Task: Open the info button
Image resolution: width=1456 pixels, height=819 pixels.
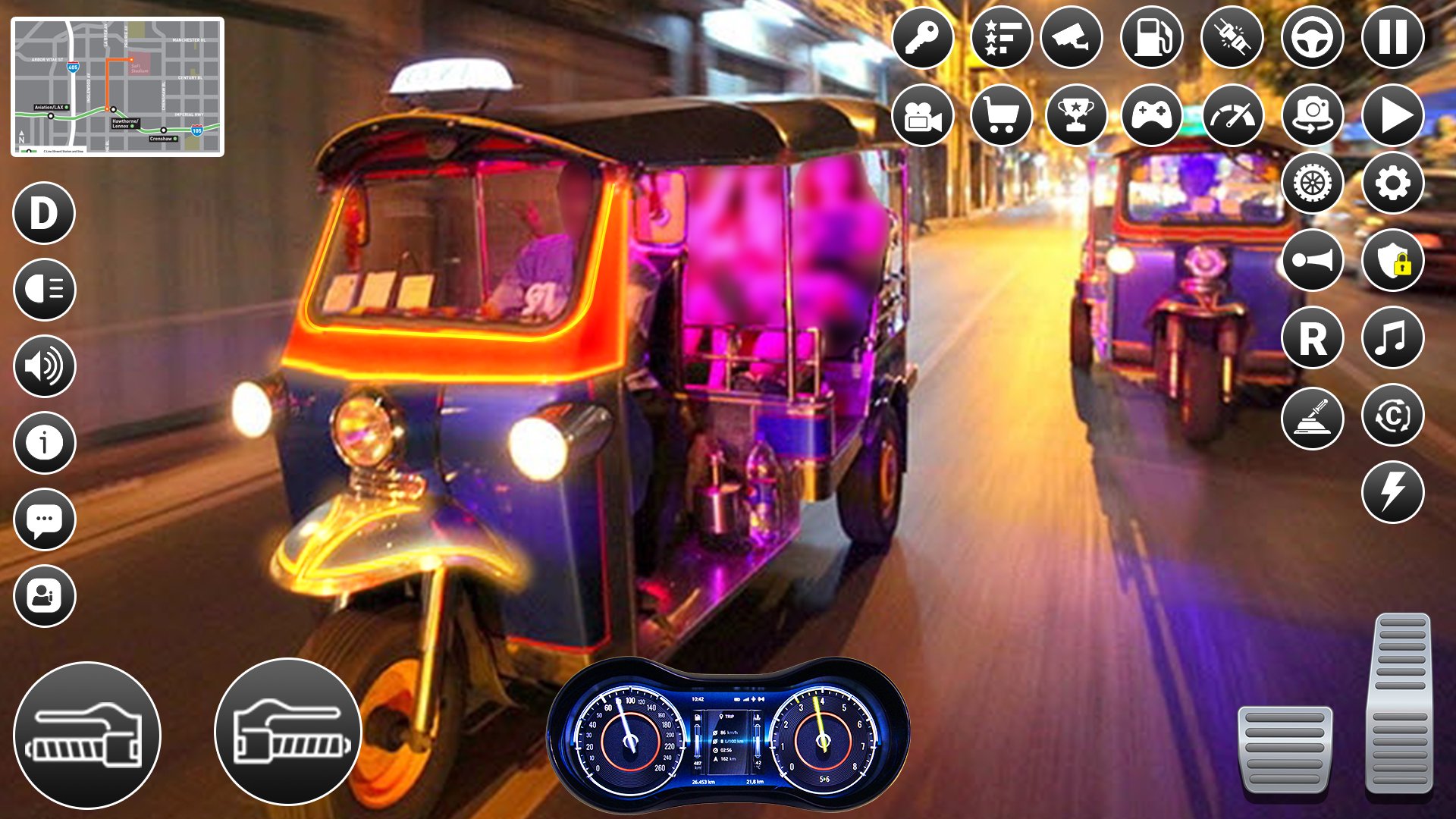Action: pos(44,443)
